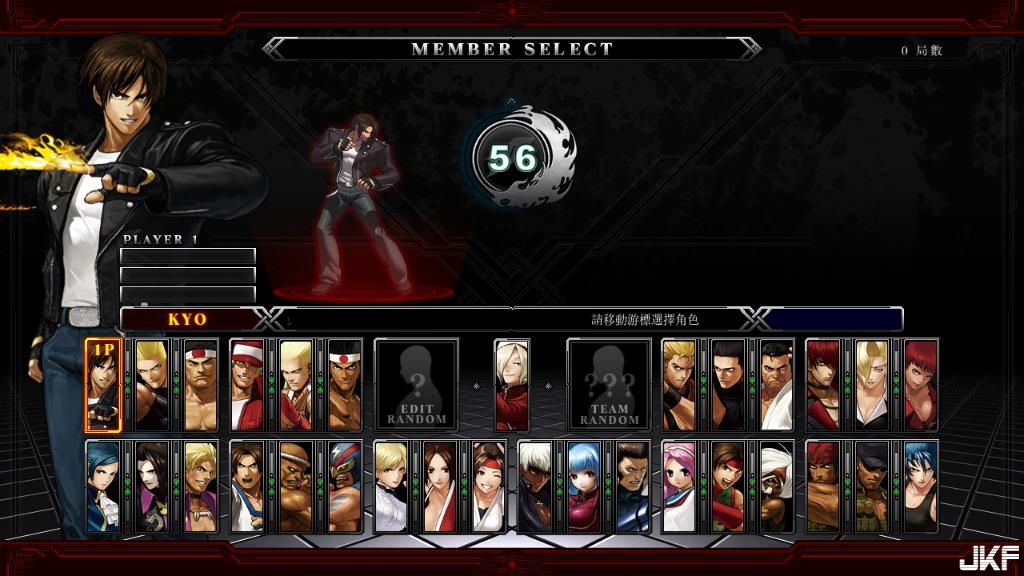This screenshot has width=1024, height=576.
Task: Choose Terry Bogard with the red cap
Action: 247,385
